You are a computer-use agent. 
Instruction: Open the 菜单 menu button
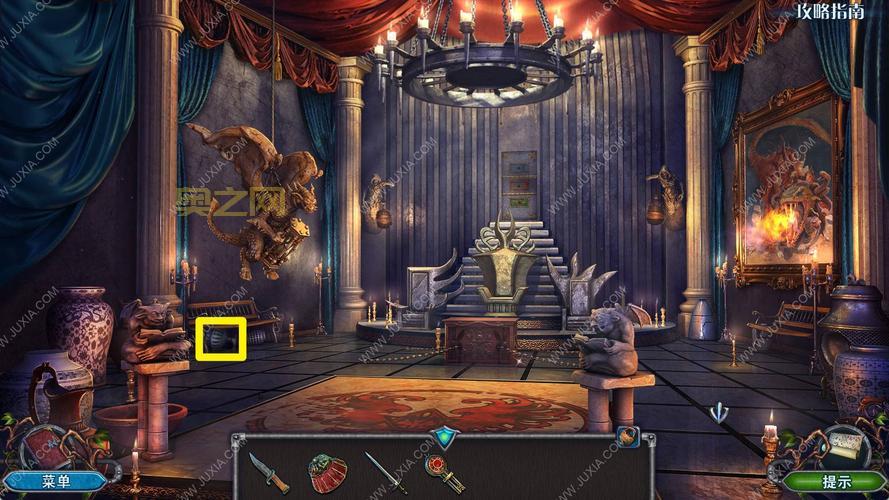pos(56,481)
